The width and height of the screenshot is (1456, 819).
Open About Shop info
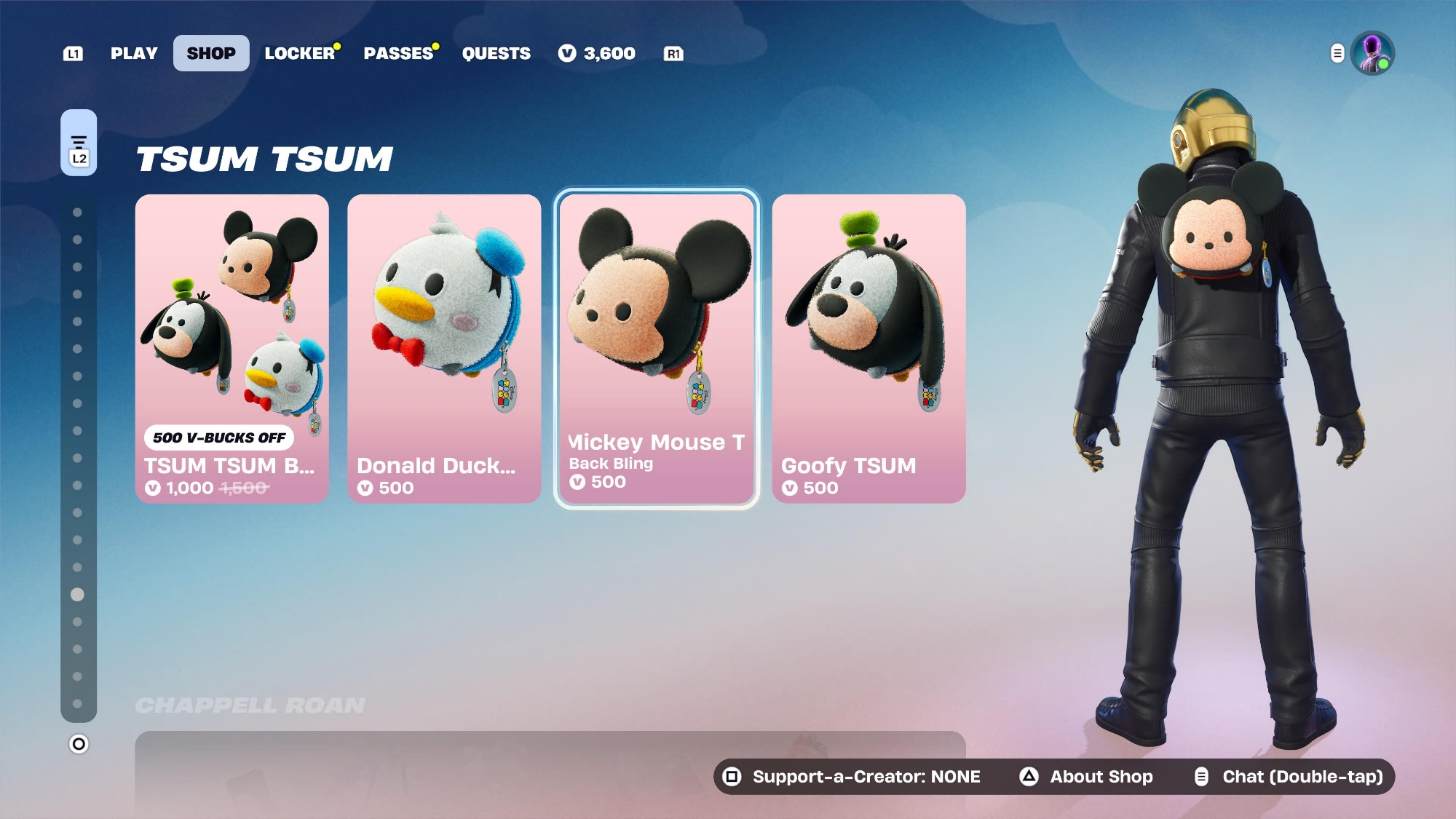[x=1086, y=777]
